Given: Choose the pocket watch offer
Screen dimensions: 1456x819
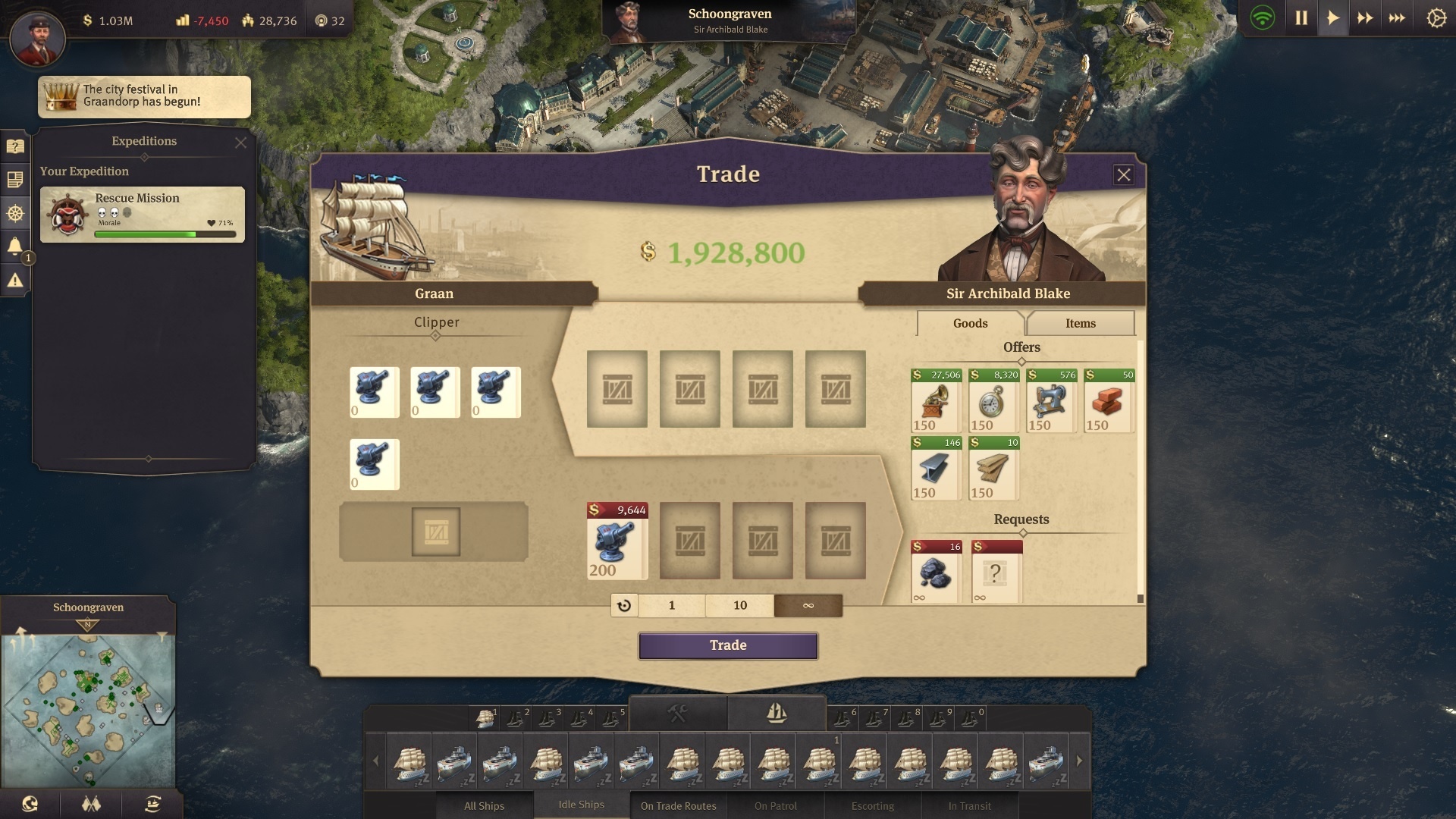Looking at the screenshot, I should [993, 401].
